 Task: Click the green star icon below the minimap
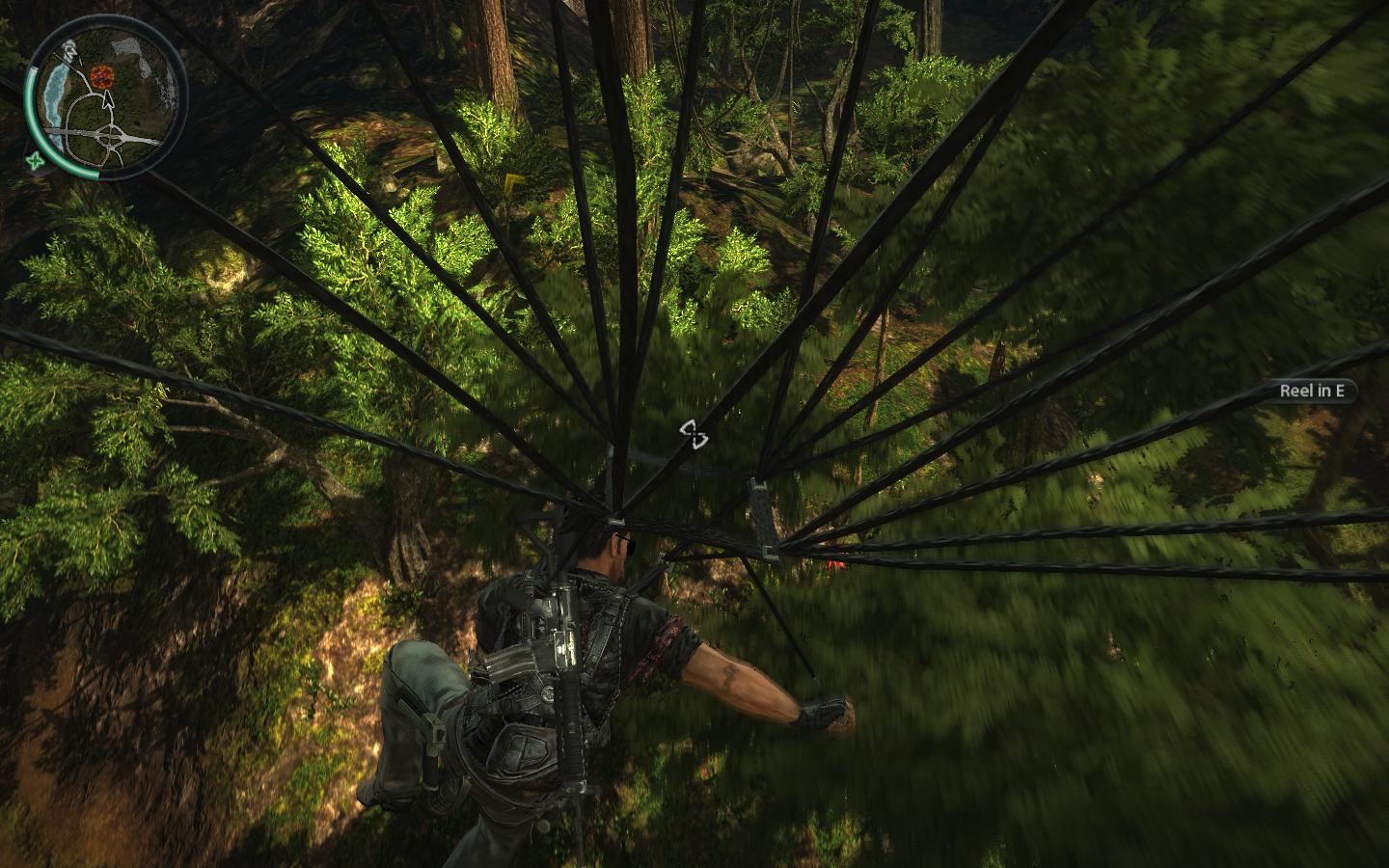[x=36, y=160]
